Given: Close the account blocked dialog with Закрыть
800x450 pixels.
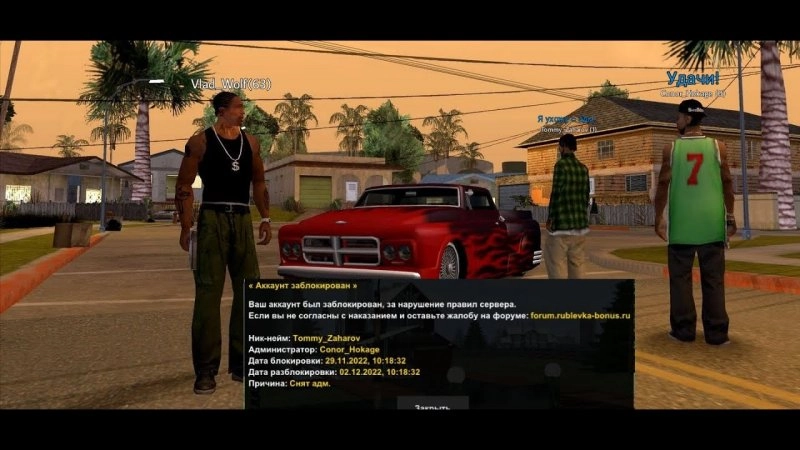Looking at the screenshot, I should point(432,404).
